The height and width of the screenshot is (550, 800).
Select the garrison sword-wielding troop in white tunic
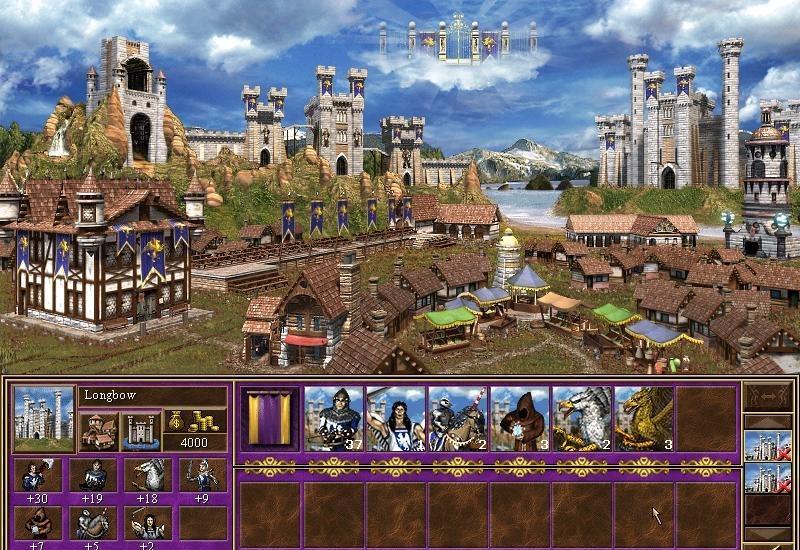[395, 418]
